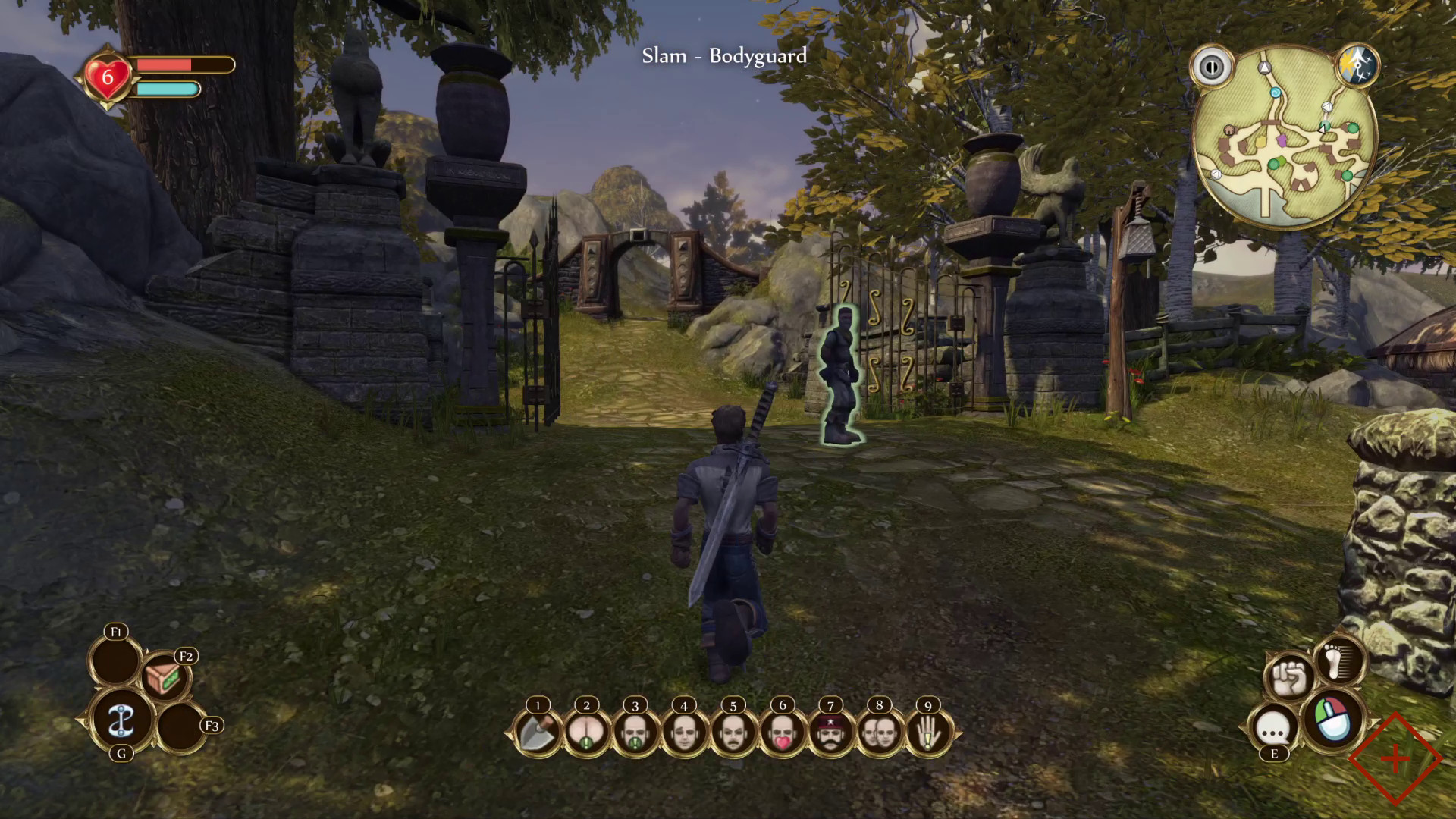The width and height of the screenshot is (1456, 819).
Task: Click the Slam - Bodyguard nameplate
Action: click(x=723, y=56)
